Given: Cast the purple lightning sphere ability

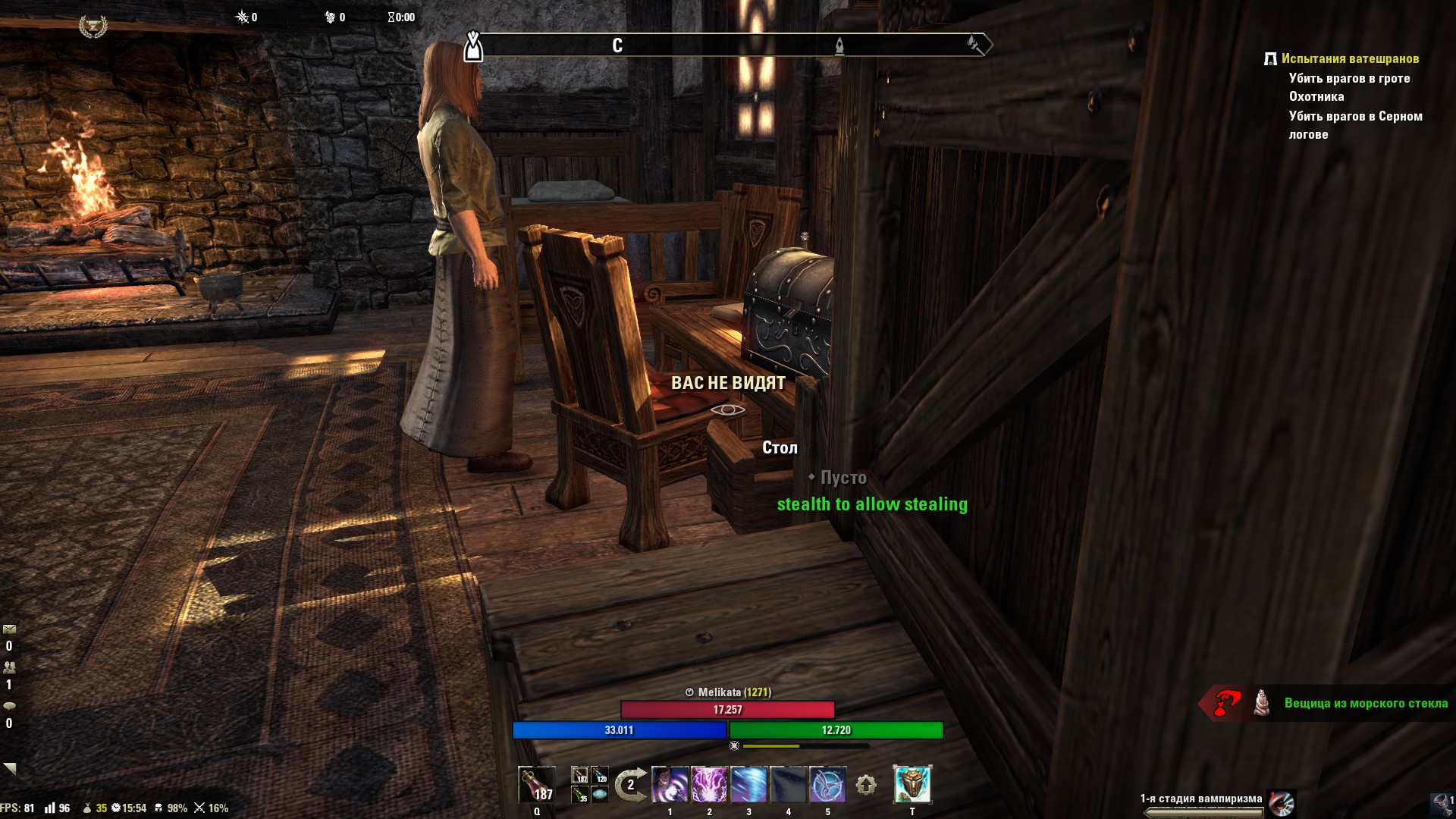Looking at the screenshot, I should click(x=709, y=785).
